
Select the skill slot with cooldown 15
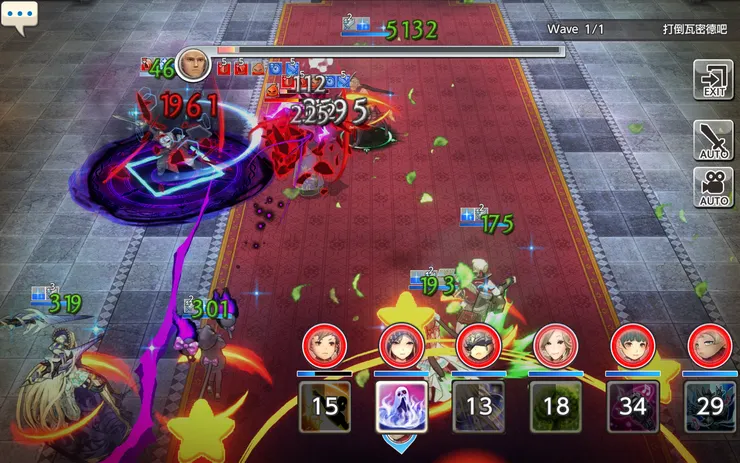click(x=325, y=406)
